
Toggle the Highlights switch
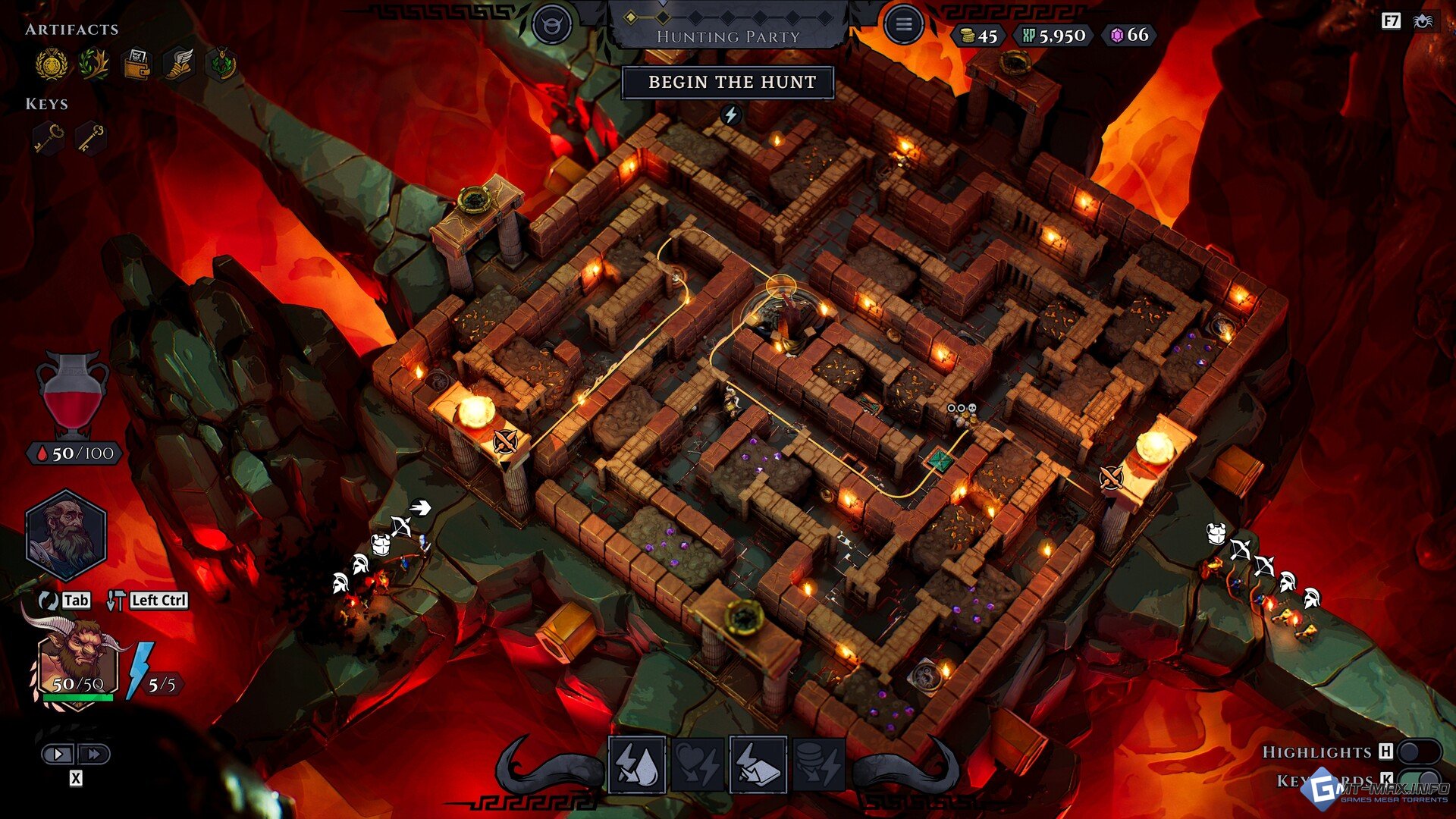1418,752
